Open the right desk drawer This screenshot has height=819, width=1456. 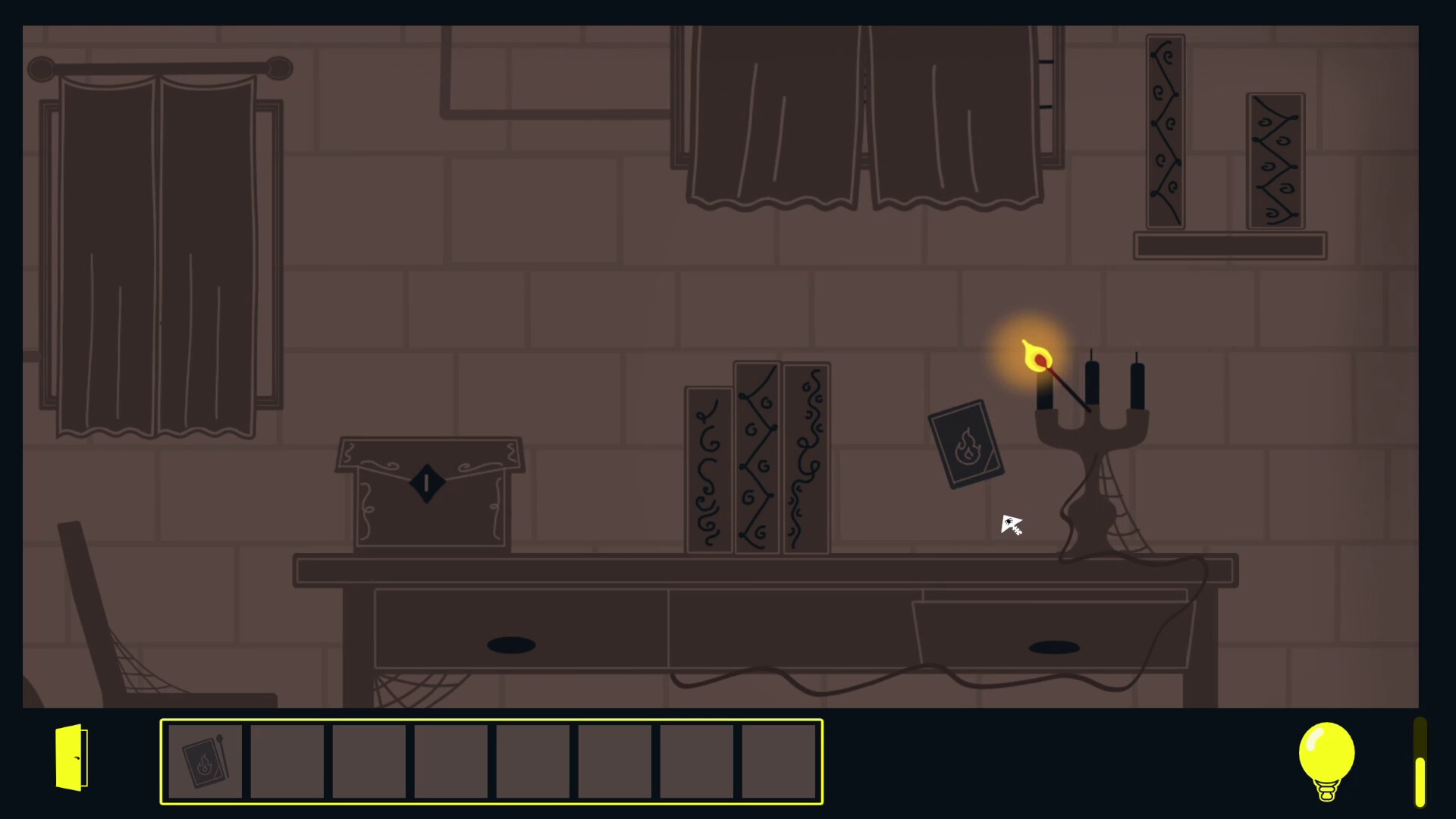(1054, 646)
